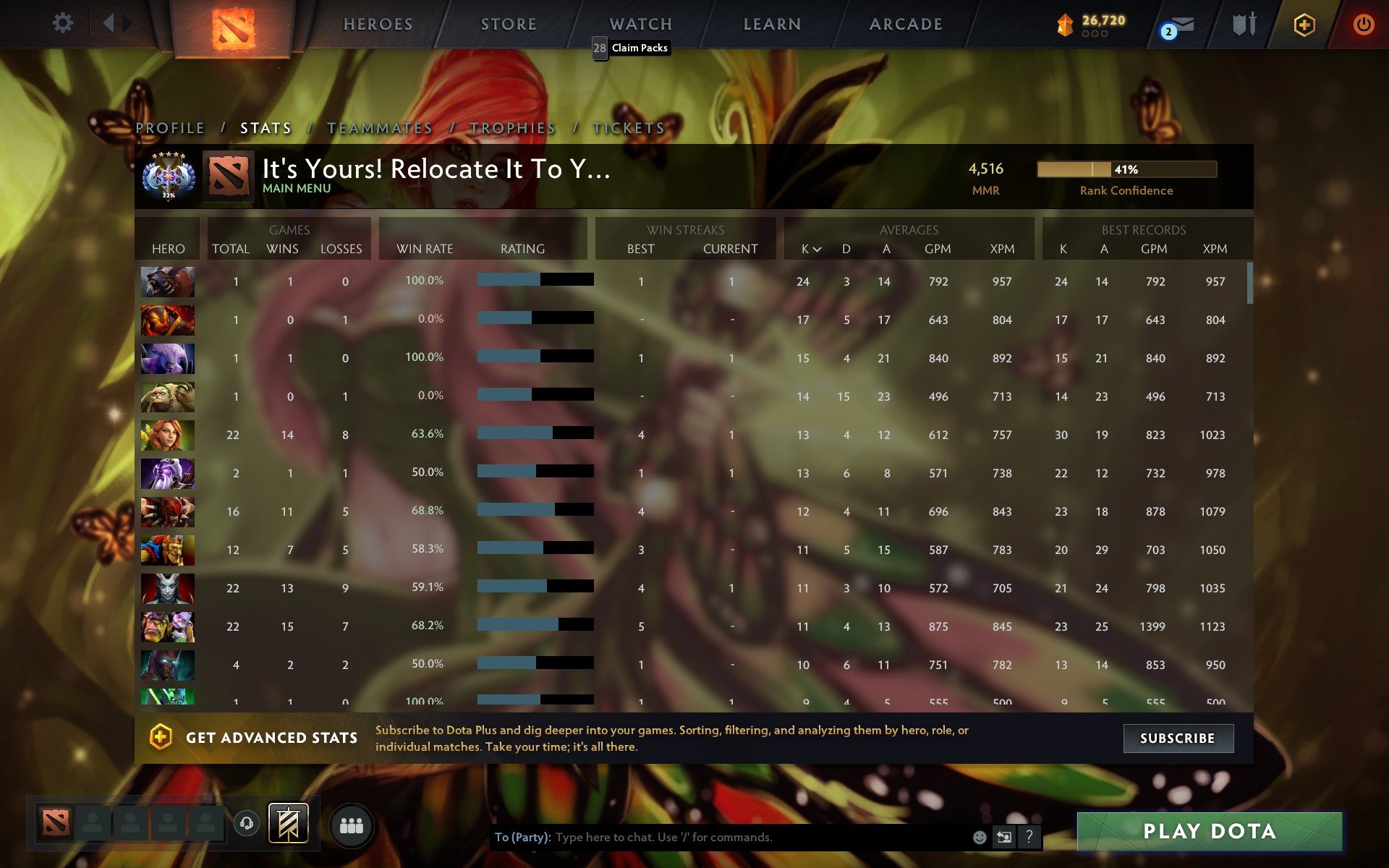
Task: Switch to the TEAMMATES tab
Action: click(x=380, y=127)
